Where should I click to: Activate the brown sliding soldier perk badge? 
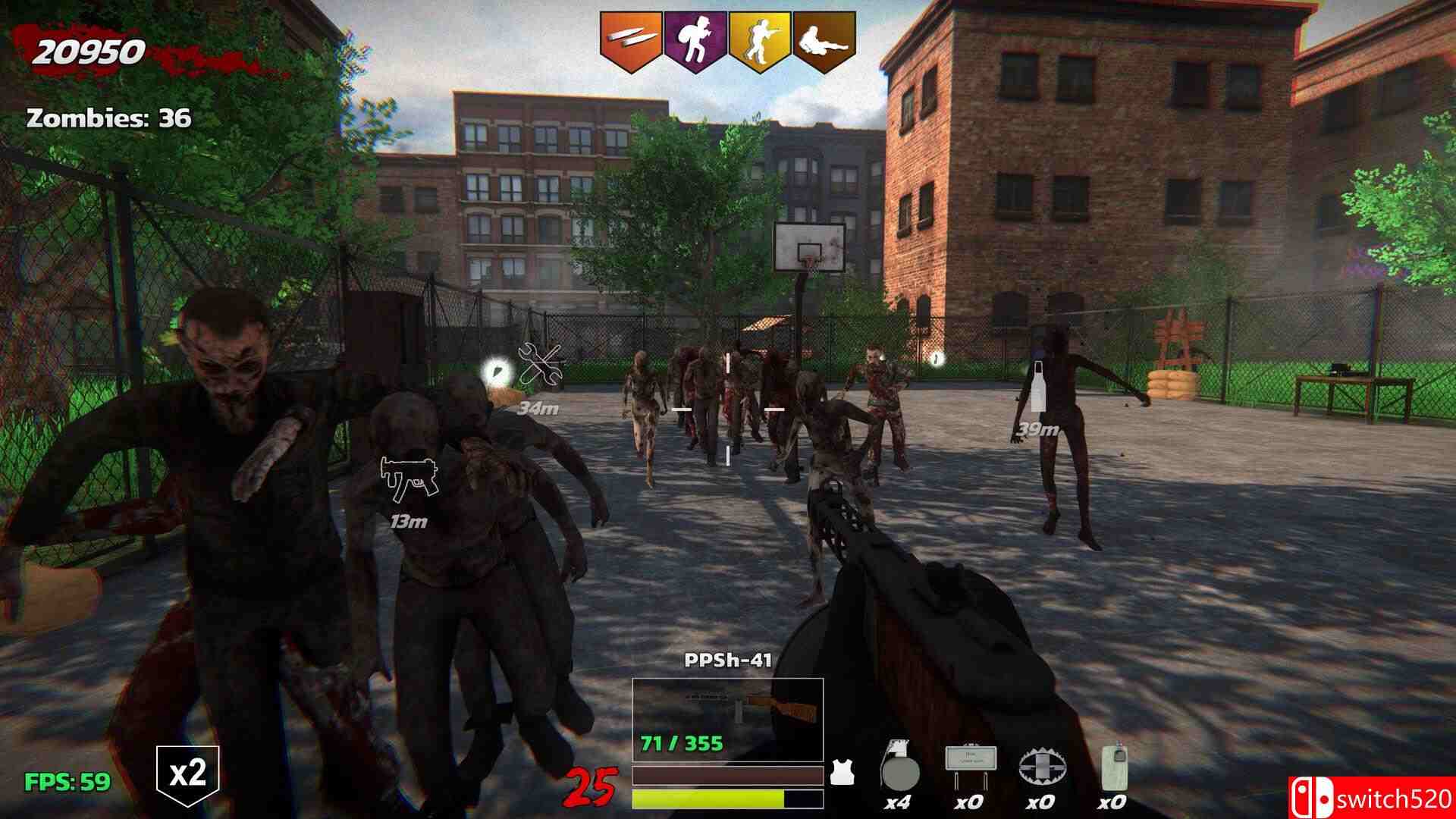[x=824, y=39]
